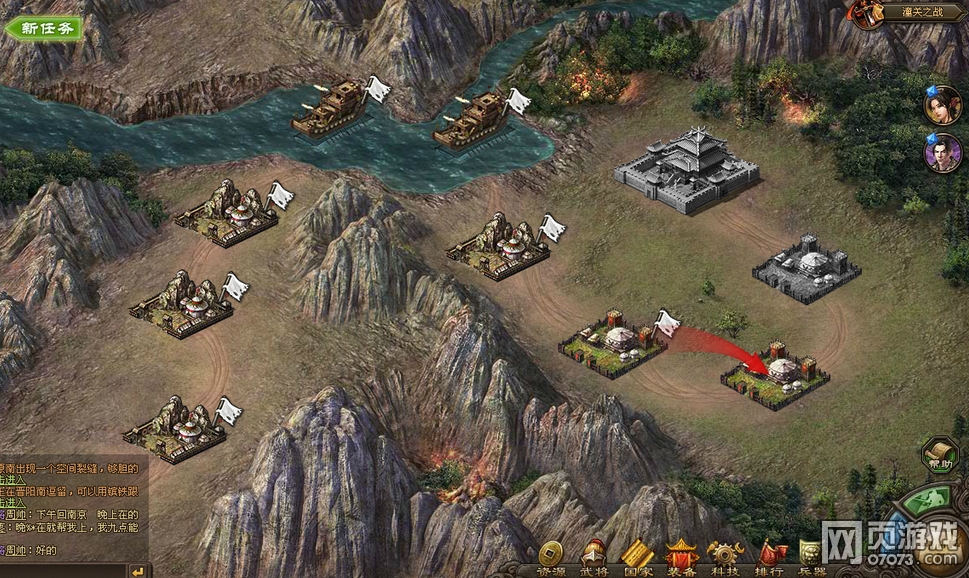Select the large grey fortress stage
This screenshot has width=969, height=578.
685,168
